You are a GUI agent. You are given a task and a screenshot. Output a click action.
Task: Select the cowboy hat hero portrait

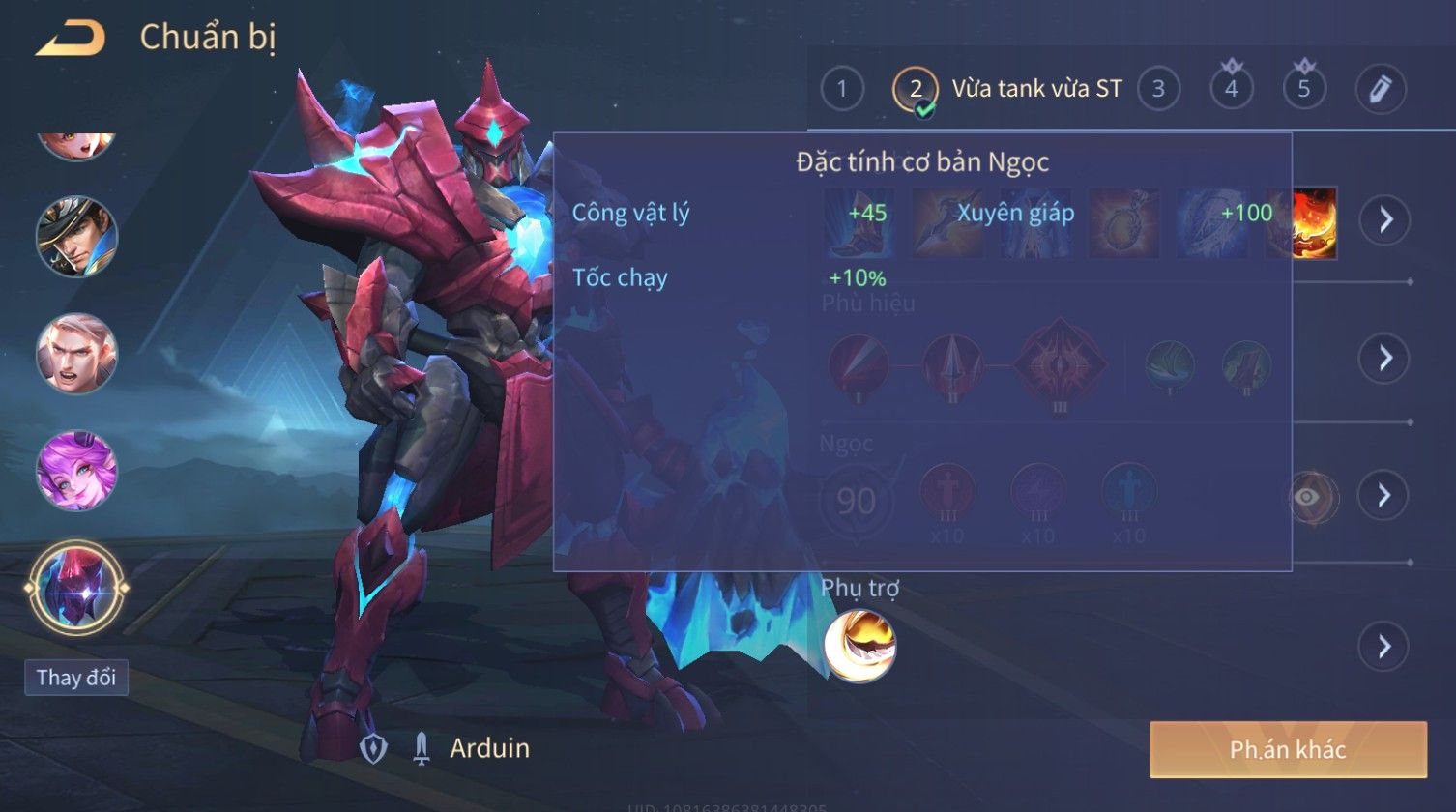(x=76, y=237)
